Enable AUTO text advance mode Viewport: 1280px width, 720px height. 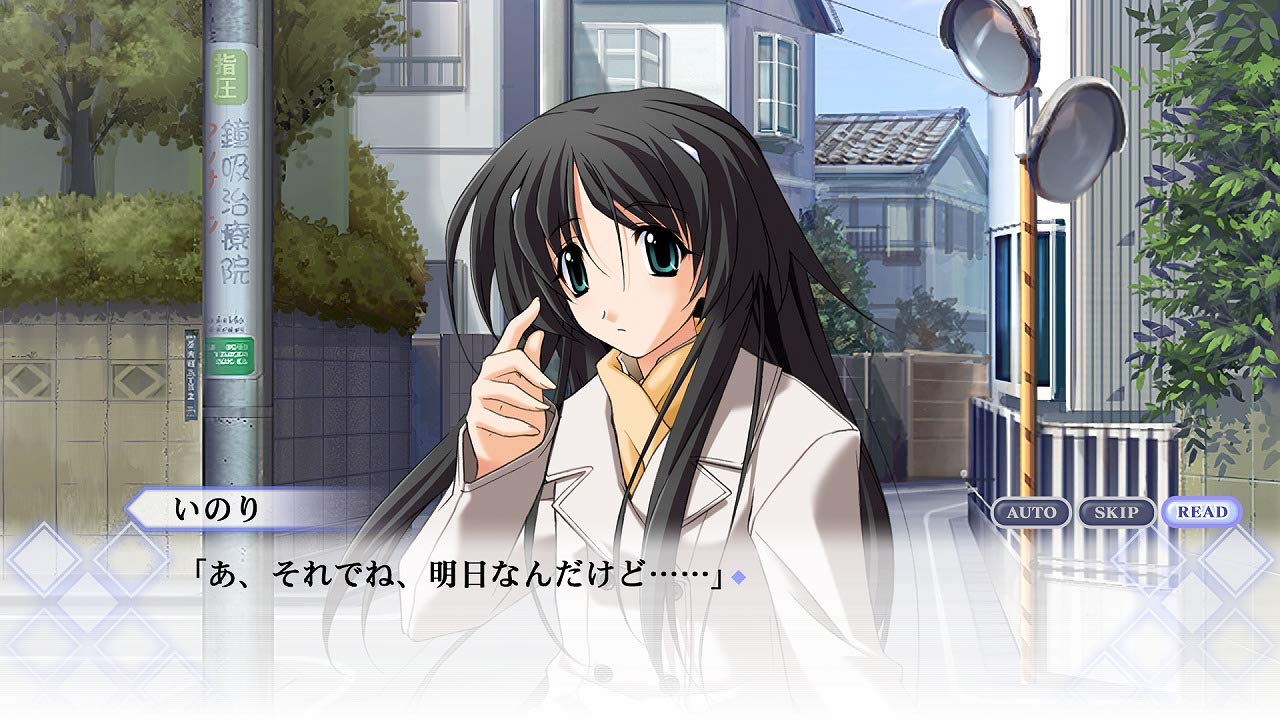tap(1031, 512)
